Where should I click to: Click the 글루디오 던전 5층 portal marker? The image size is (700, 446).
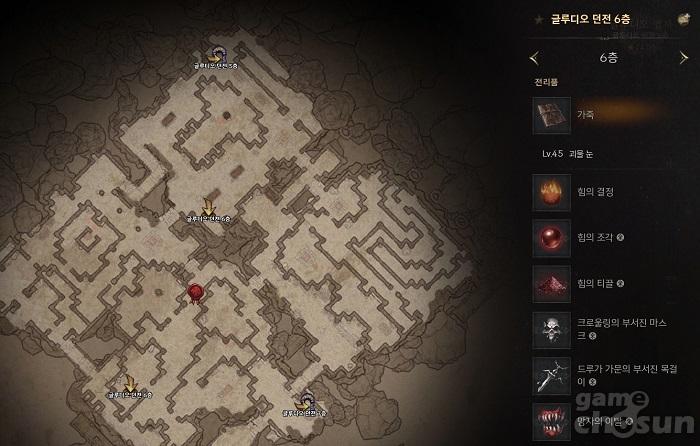point(217,55)
